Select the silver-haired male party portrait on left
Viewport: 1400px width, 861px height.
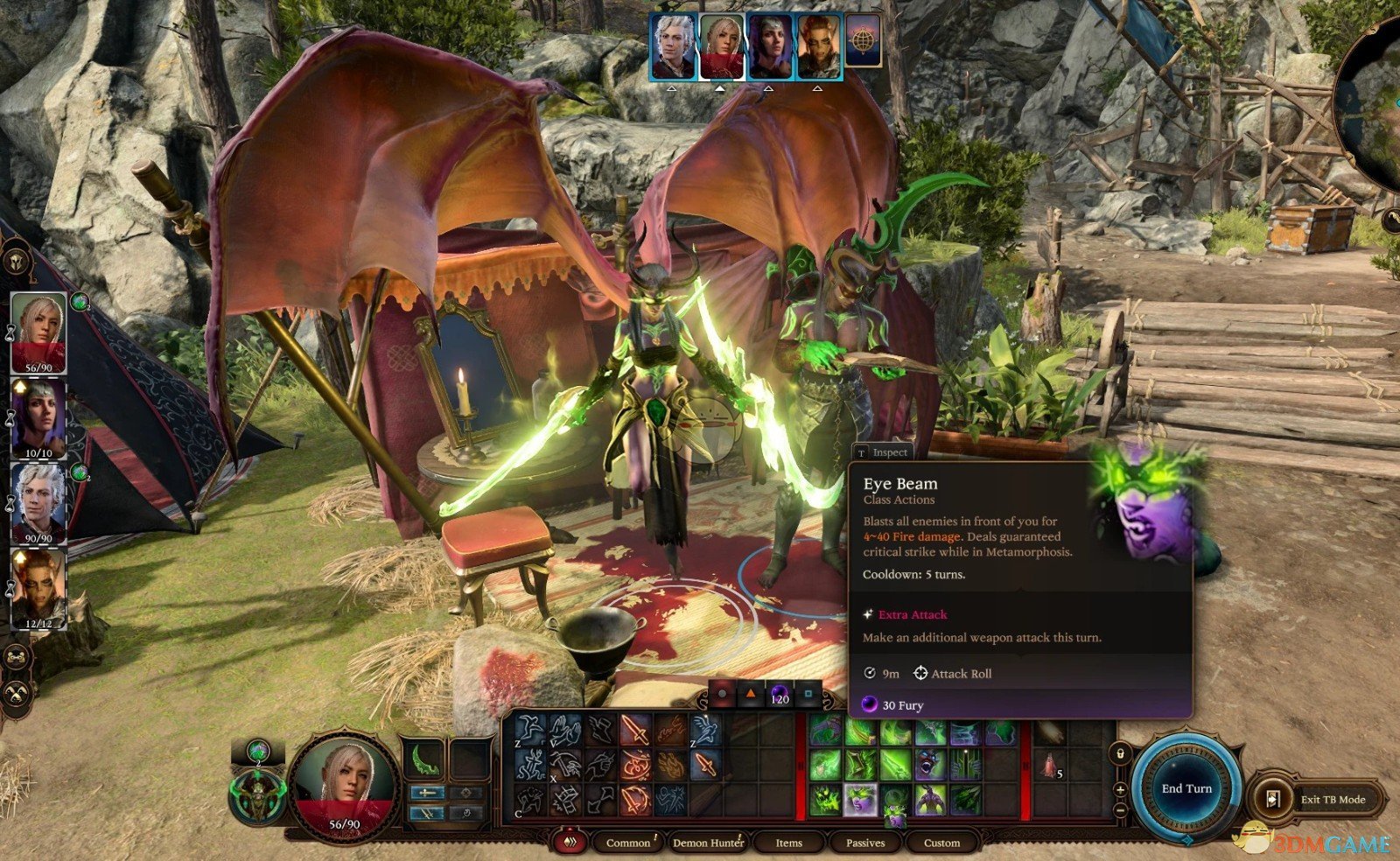[x=38, y=501]
